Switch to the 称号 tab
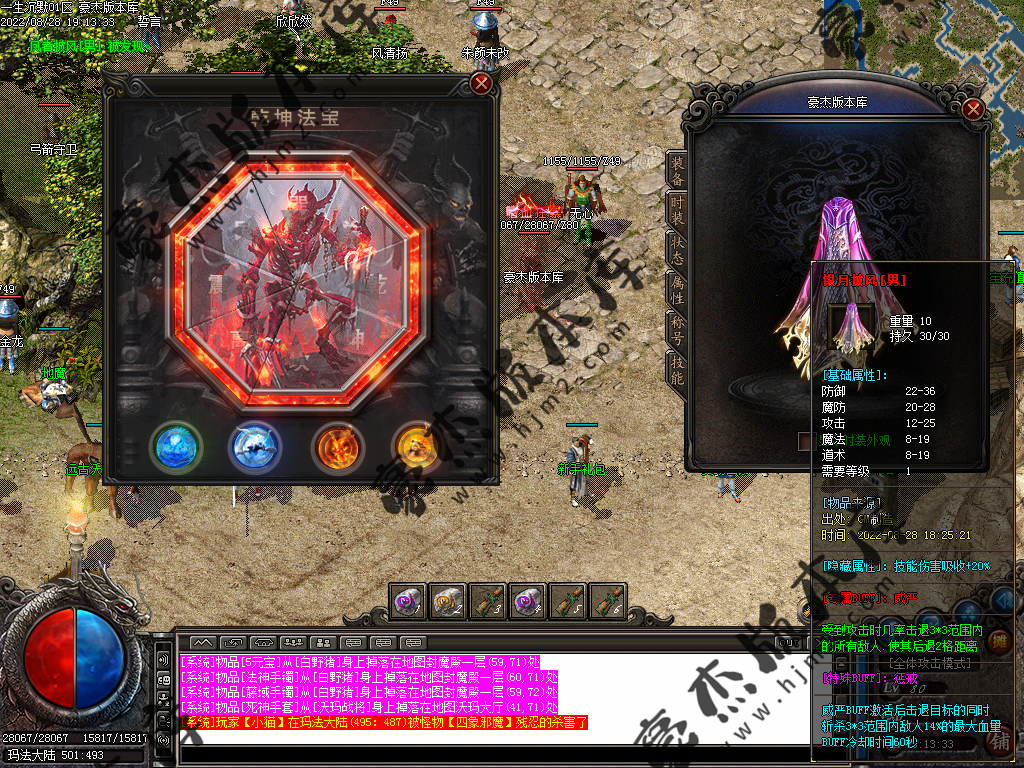This screenshot has width=1024, height=768. click(x=677, y=329)
